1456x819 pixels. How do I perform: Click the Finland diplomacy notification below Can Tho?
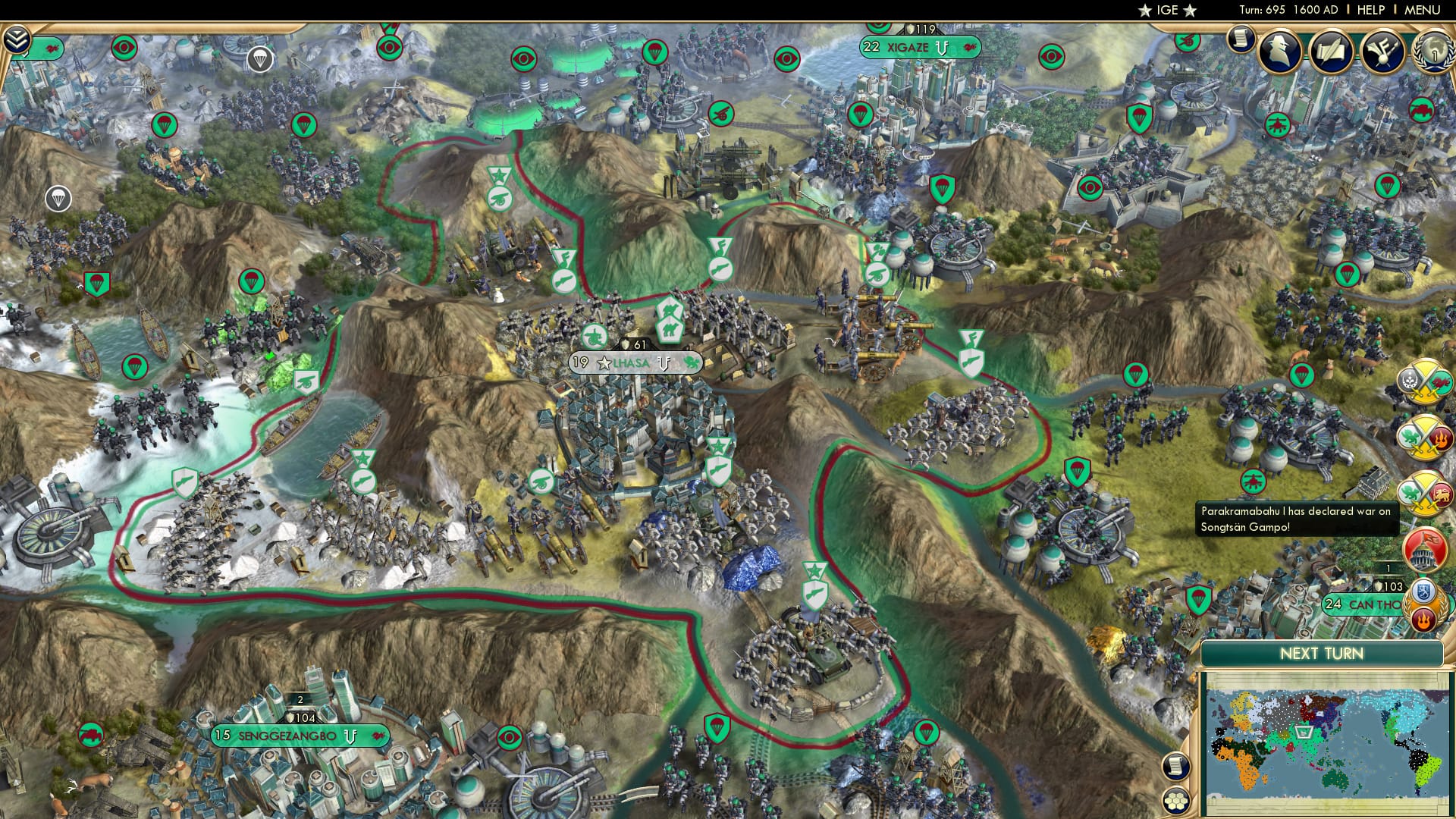pyautogui.click(x=1423, y=592)
